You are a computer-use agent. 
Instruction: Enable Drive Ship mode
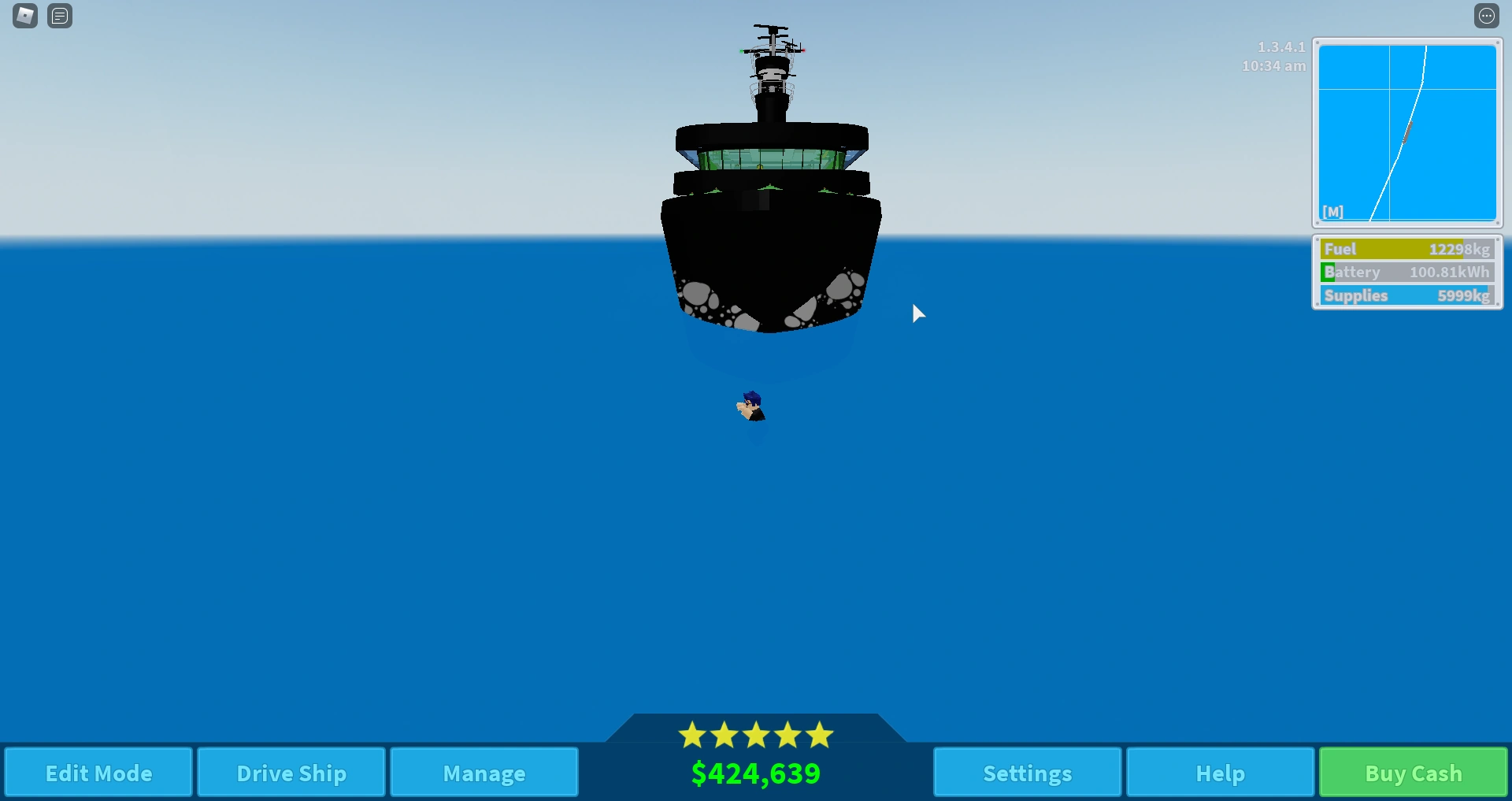click(x=291, y=773)
